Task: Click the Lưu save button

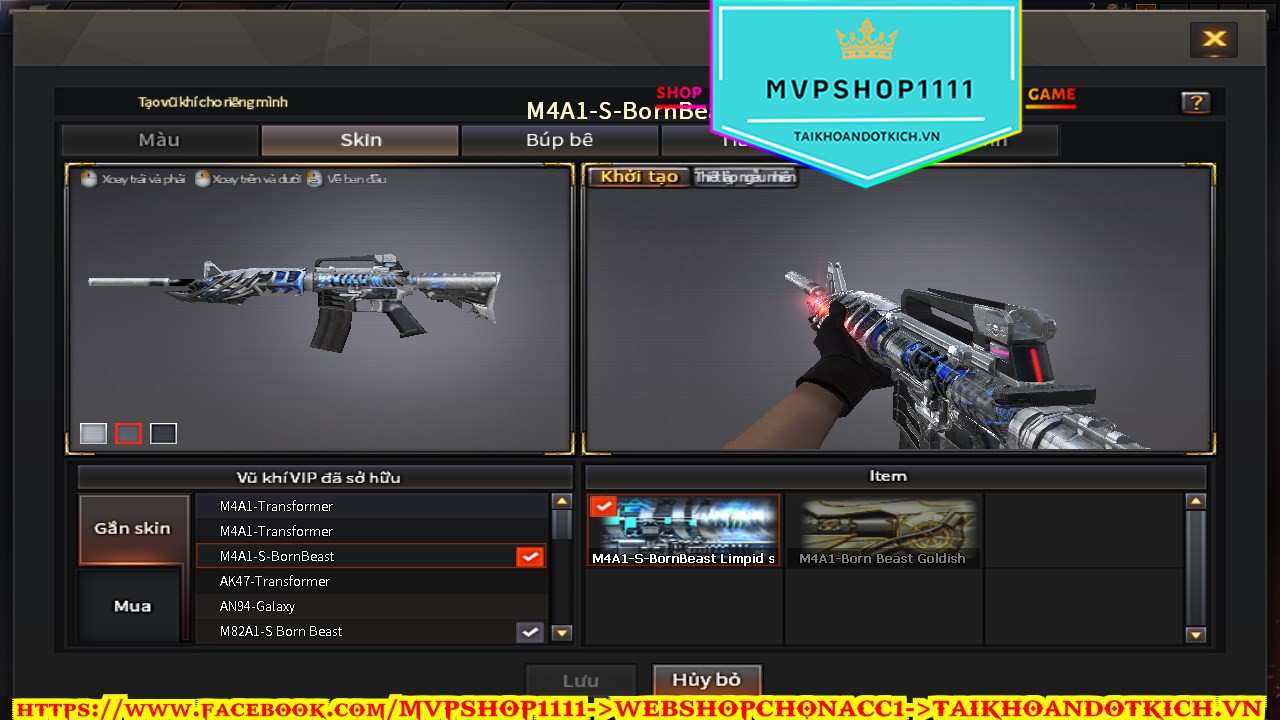Action: point(580,681)
